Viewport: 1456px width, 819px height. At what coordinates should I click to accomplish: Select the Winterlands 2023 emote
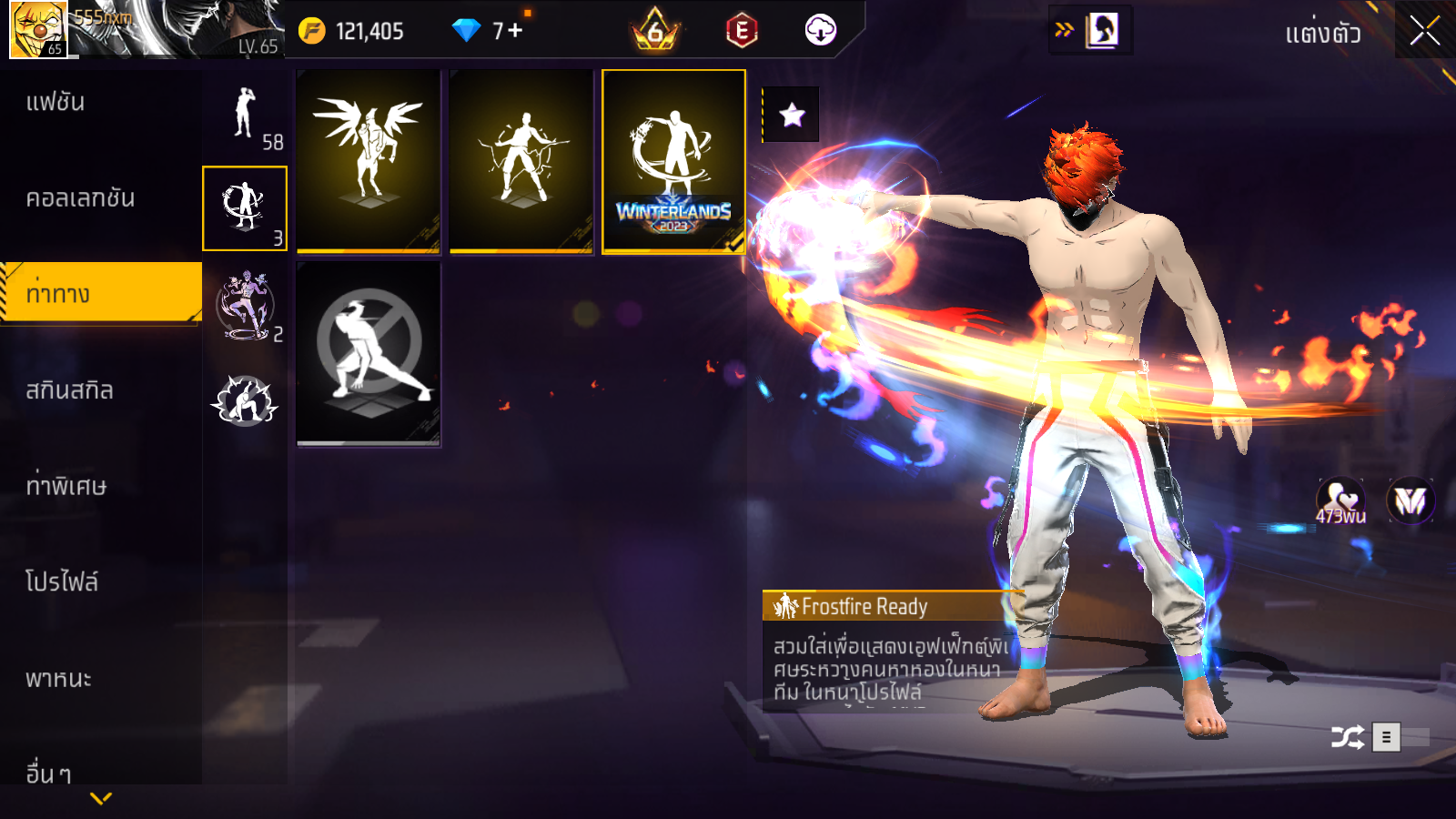coord(674,161)
